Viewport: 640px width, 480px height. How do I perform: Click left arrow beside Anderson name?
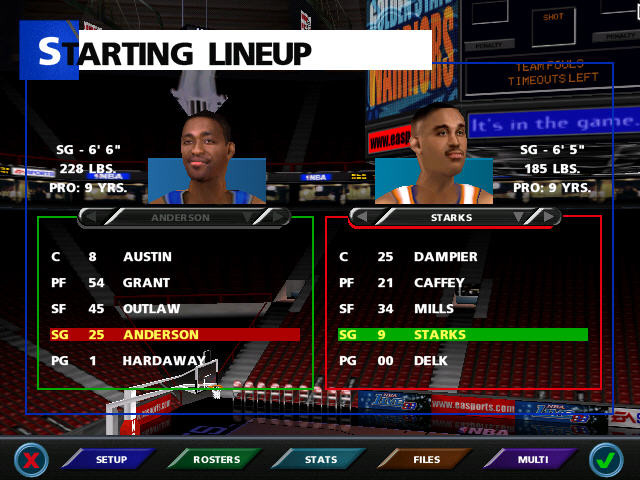87,217
